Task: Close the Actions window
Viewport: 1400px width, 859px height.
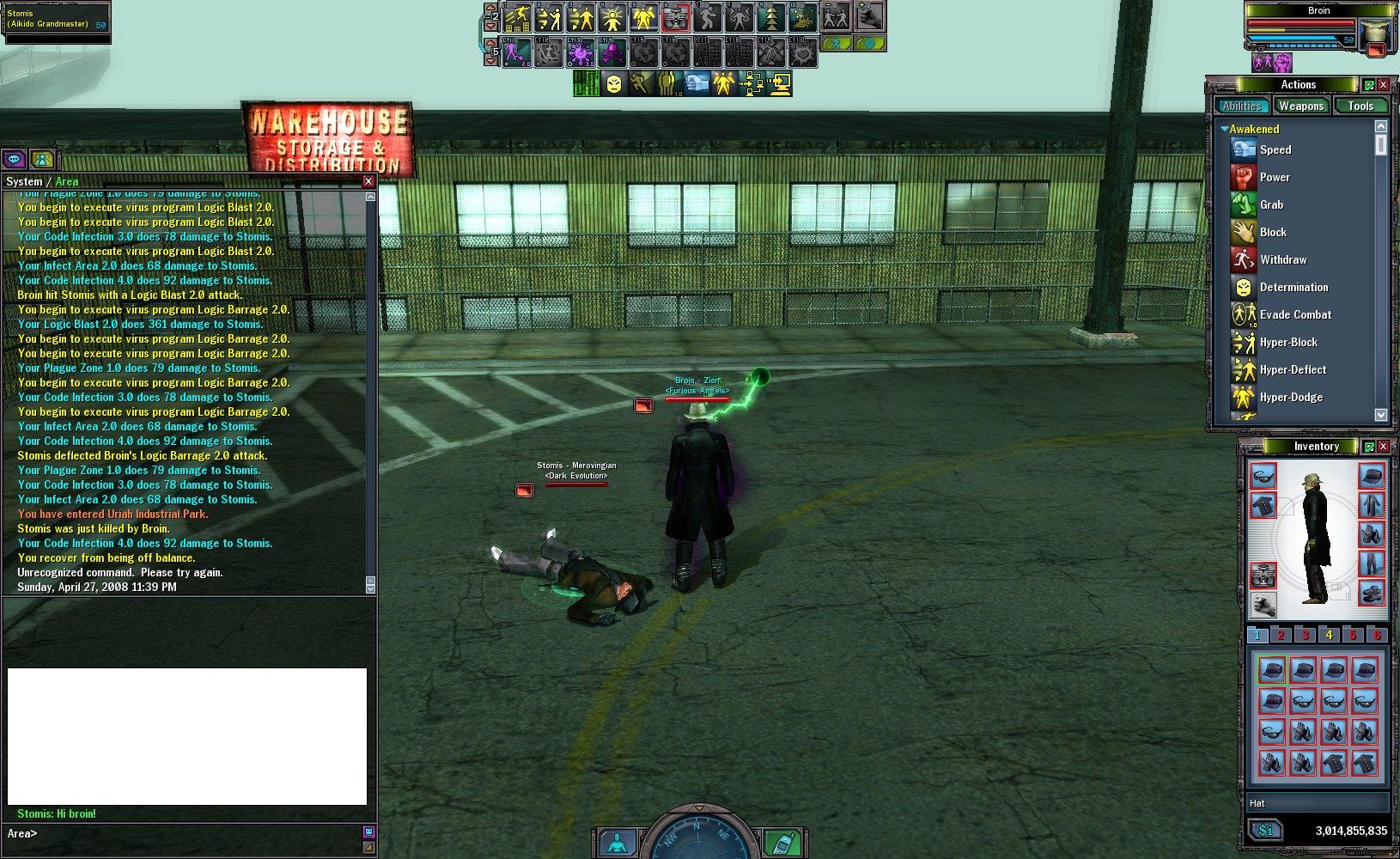Action: [x=1383, y=84]
